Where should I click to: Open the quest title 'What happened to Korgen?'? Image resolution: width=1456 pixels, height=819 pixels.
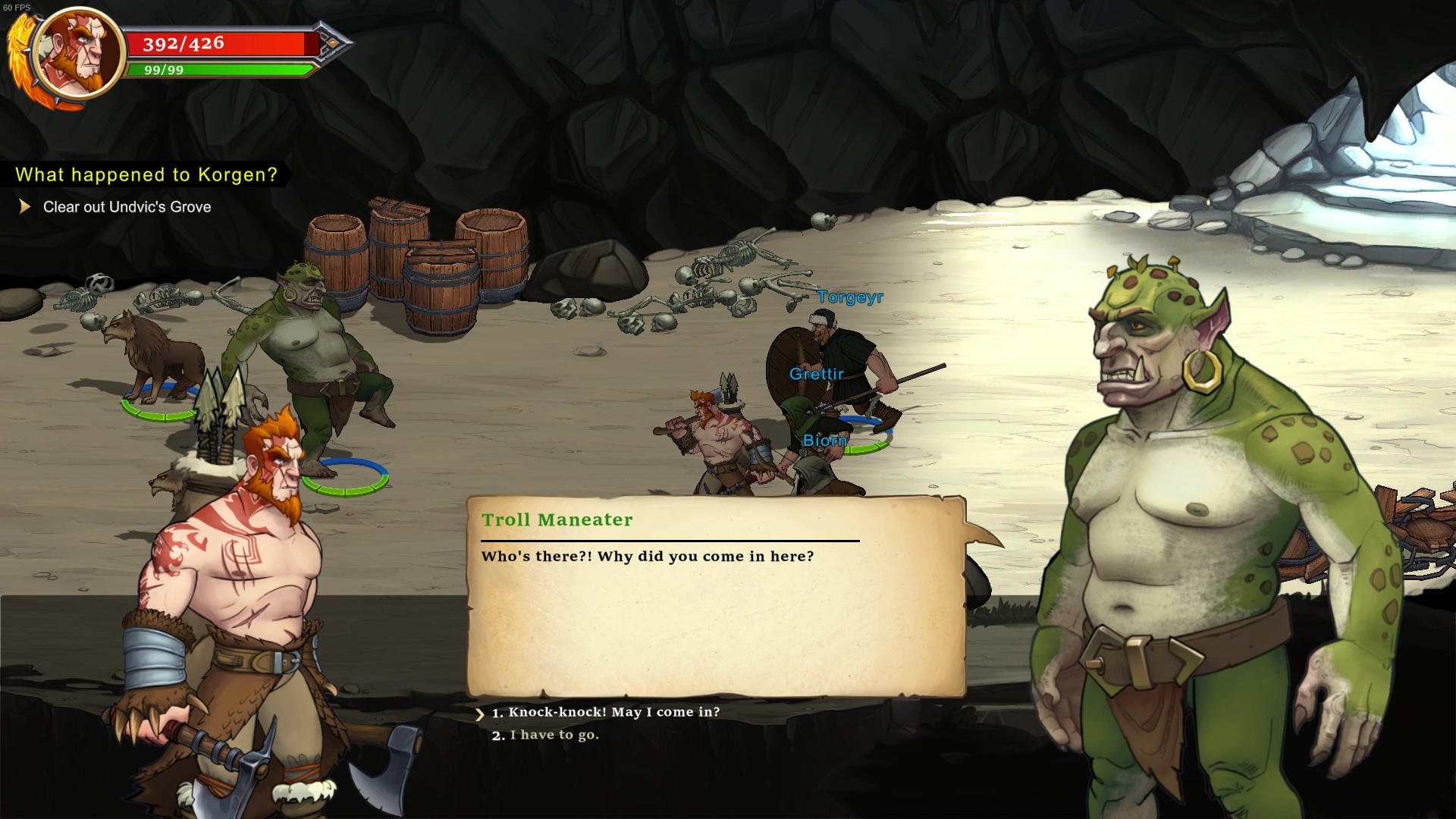(x=146, y=174)
